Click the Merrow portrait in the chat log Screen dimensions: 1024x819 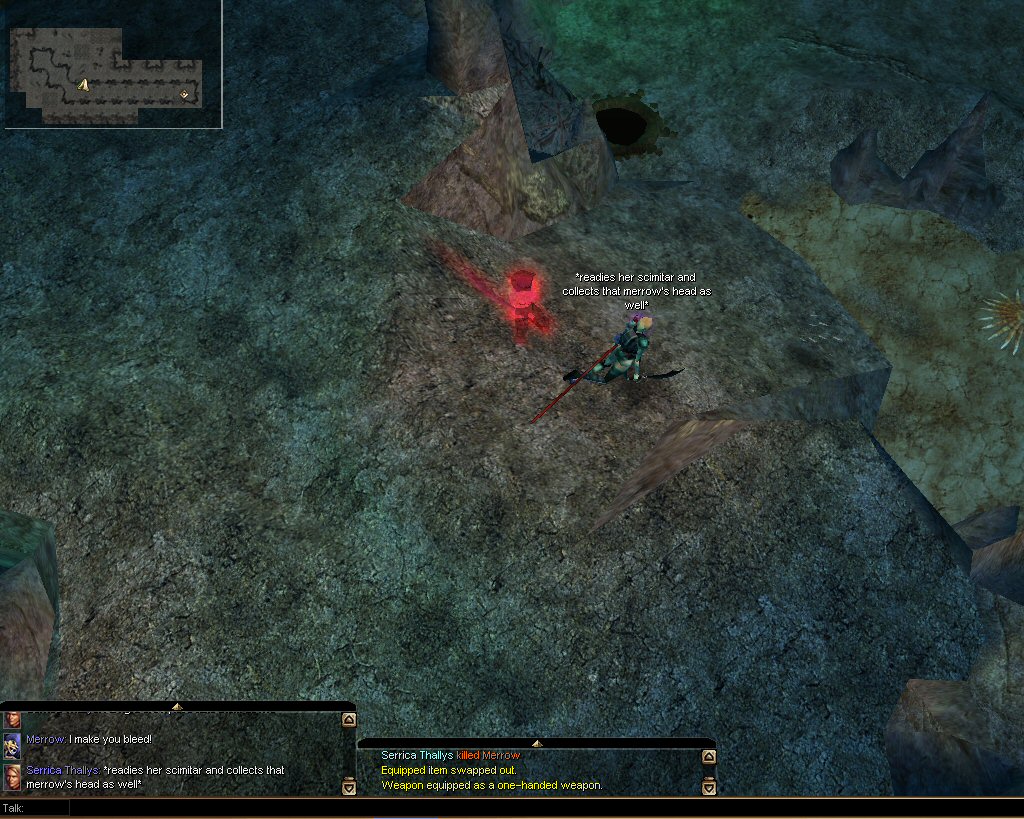tap(12, 744)
